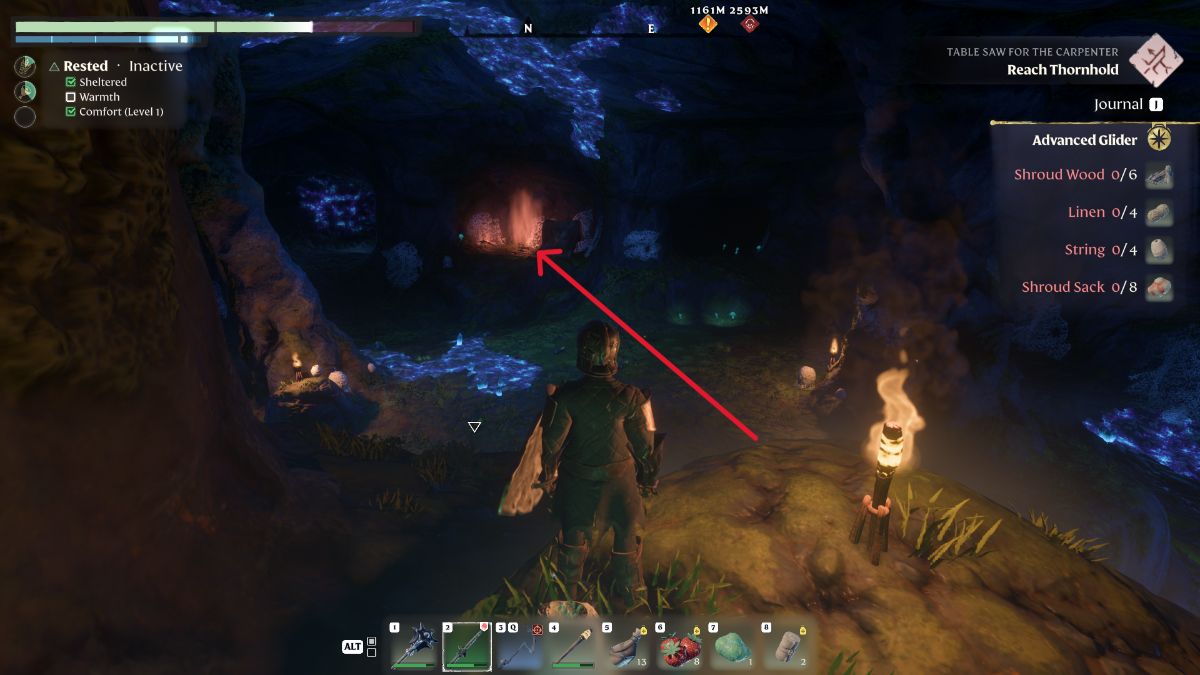Eat the strawberries in slot 6

click(678, 646)
